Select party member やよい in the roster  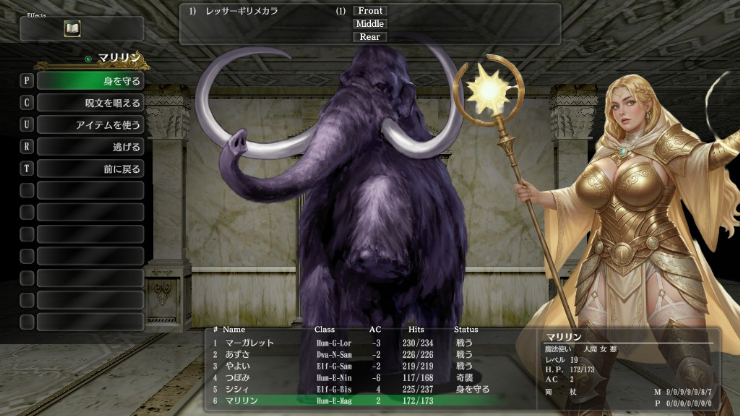click(x=240, y=365)
